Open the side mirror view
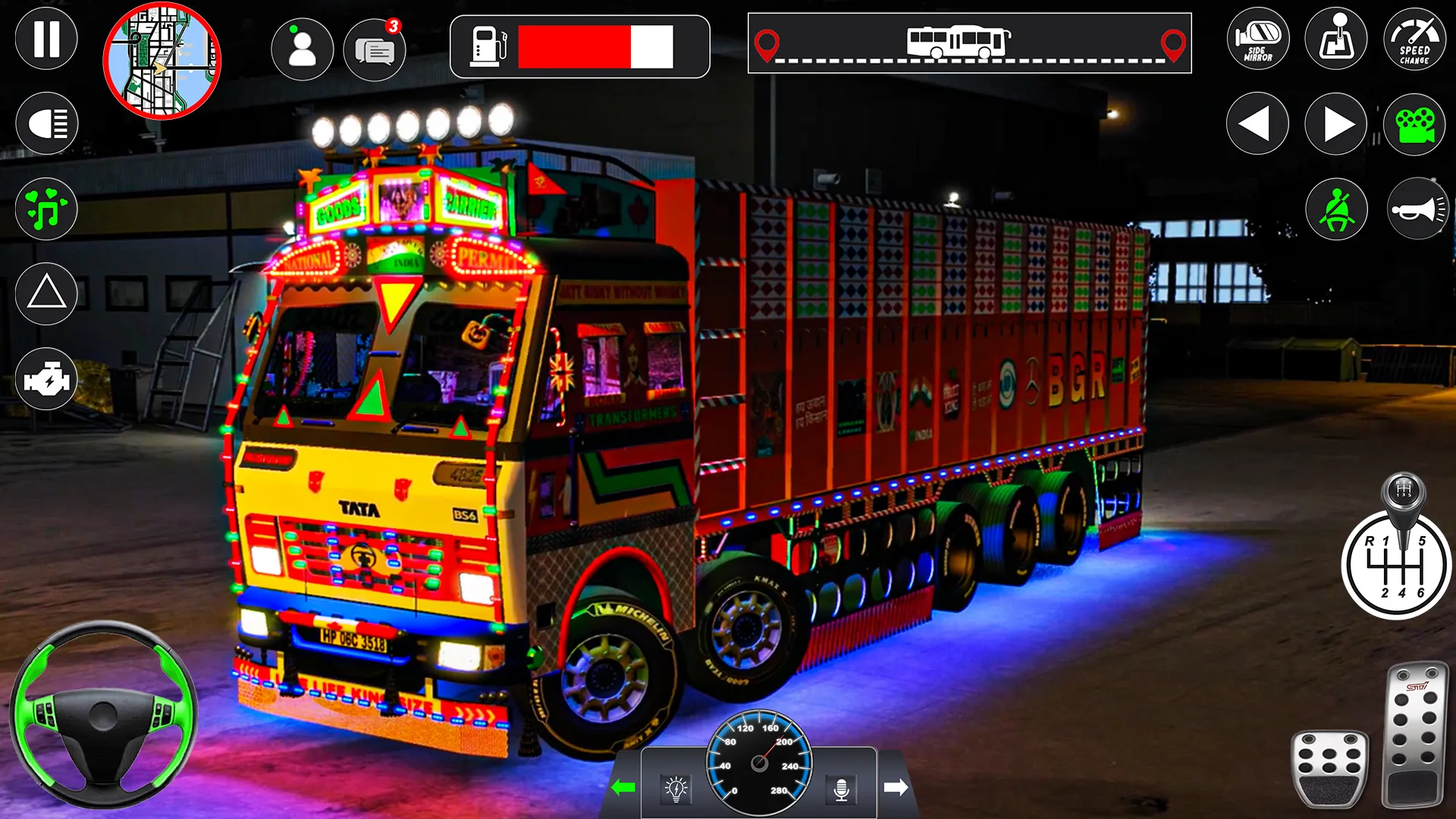Image resolution: width=1456 pixels, height=819 pixels. (x=1257, y=39)
